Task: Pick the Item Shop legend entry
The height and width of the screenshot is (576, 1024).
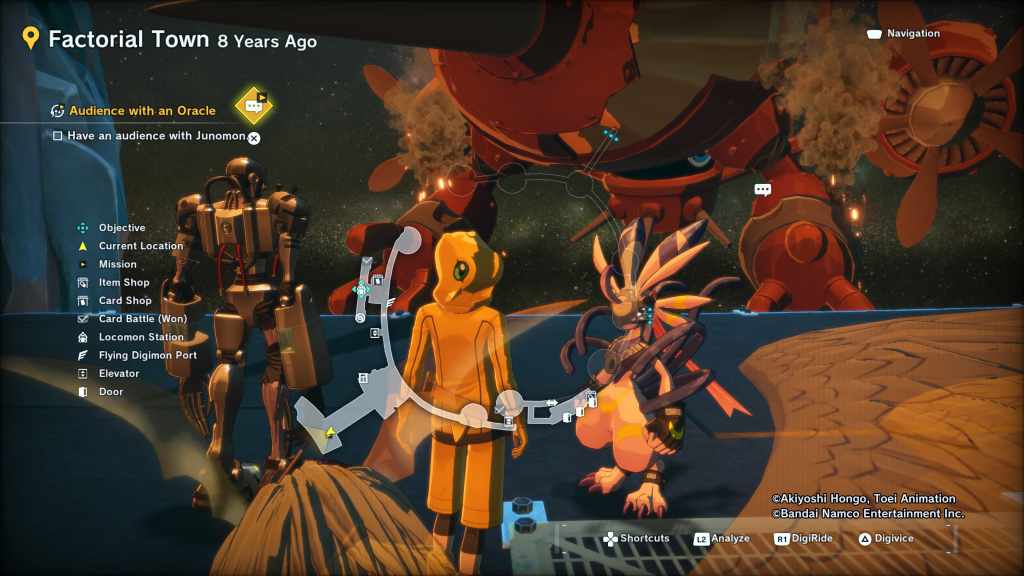Action: (x=124, y=283)
